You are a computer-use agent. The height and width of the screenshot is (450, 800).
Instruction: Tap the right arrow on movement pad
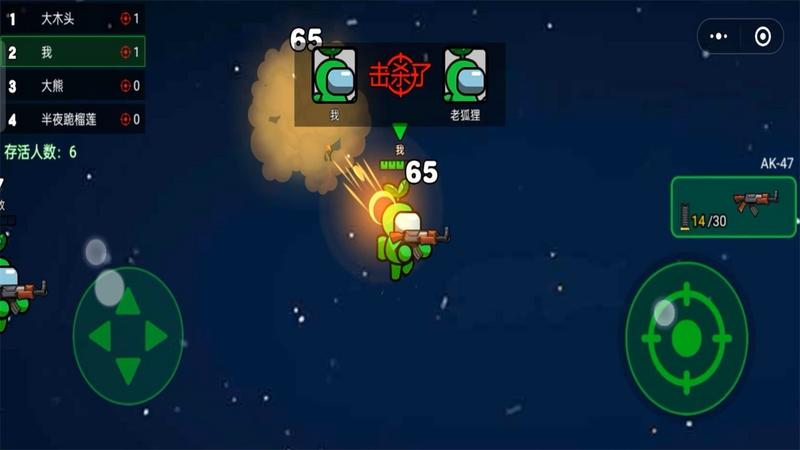pos(156,336)
